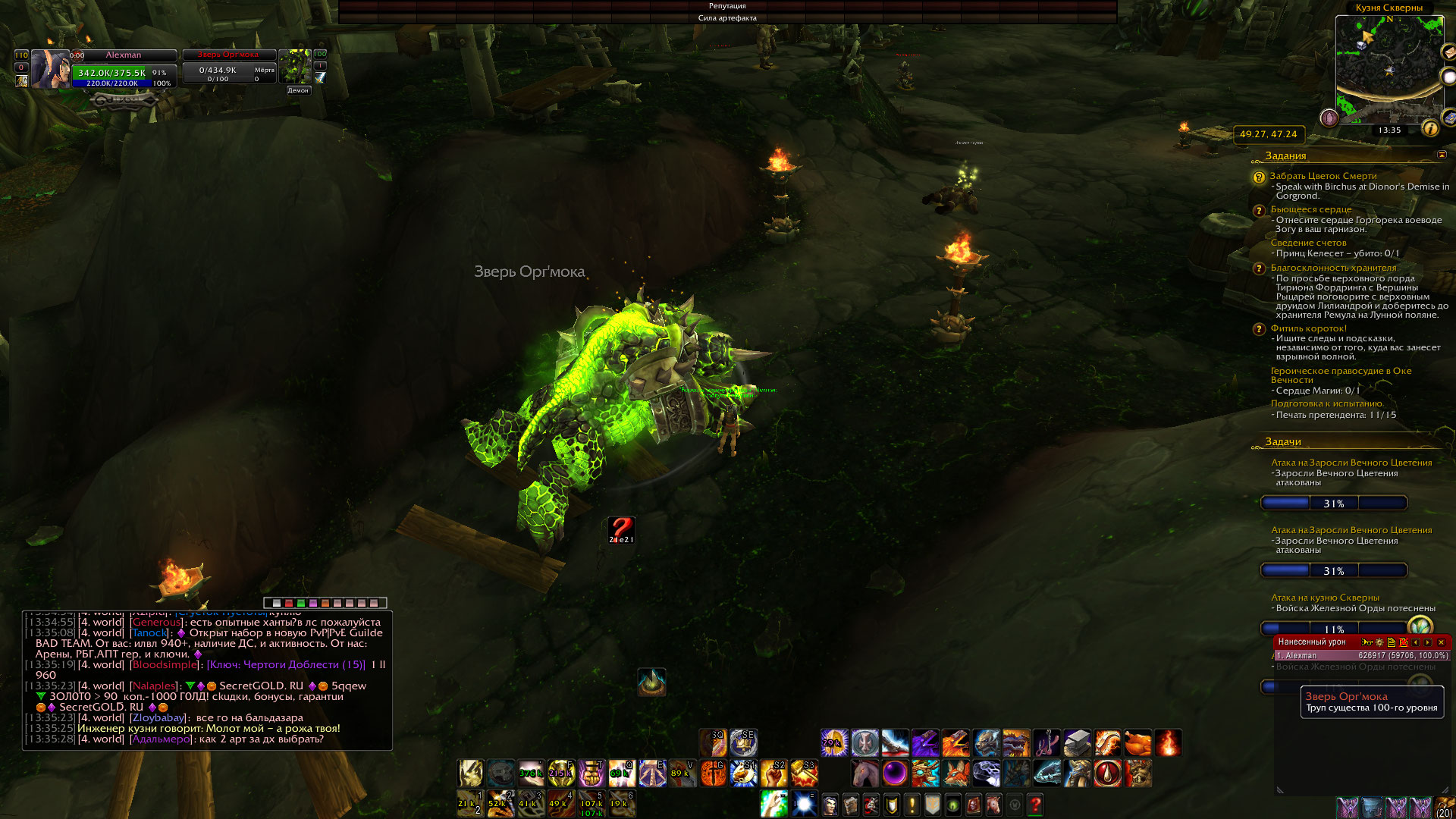Viewport: 1456px width, 819px height.
Task: Click the round info button below the minimap
Action: click(1430, 129)
